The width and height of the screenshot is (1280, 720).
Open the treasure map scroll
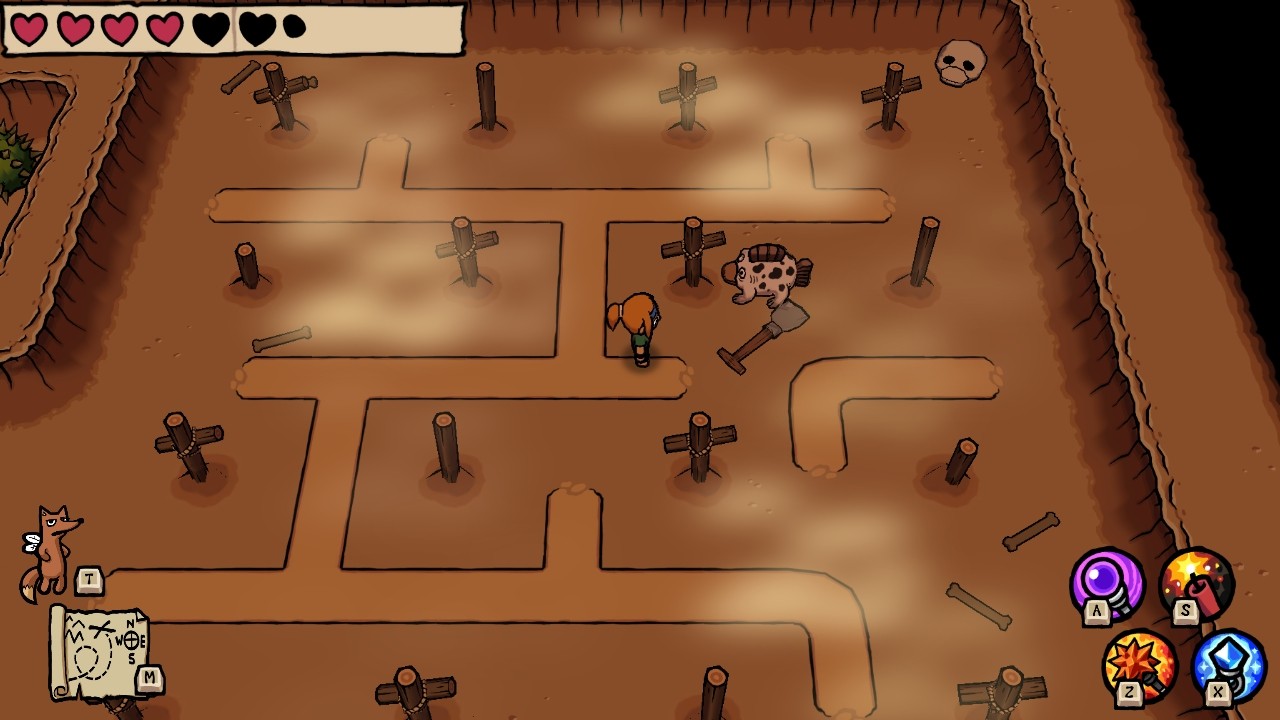pos(100,652)
